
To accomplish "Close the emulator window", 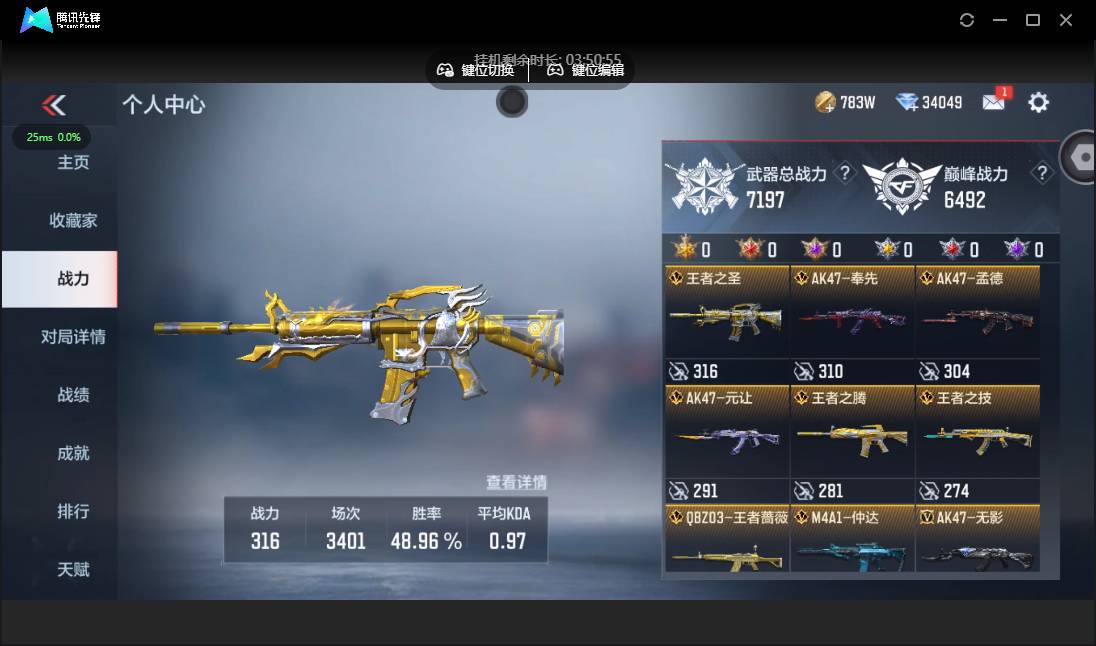I will [x=1066, y=20].
